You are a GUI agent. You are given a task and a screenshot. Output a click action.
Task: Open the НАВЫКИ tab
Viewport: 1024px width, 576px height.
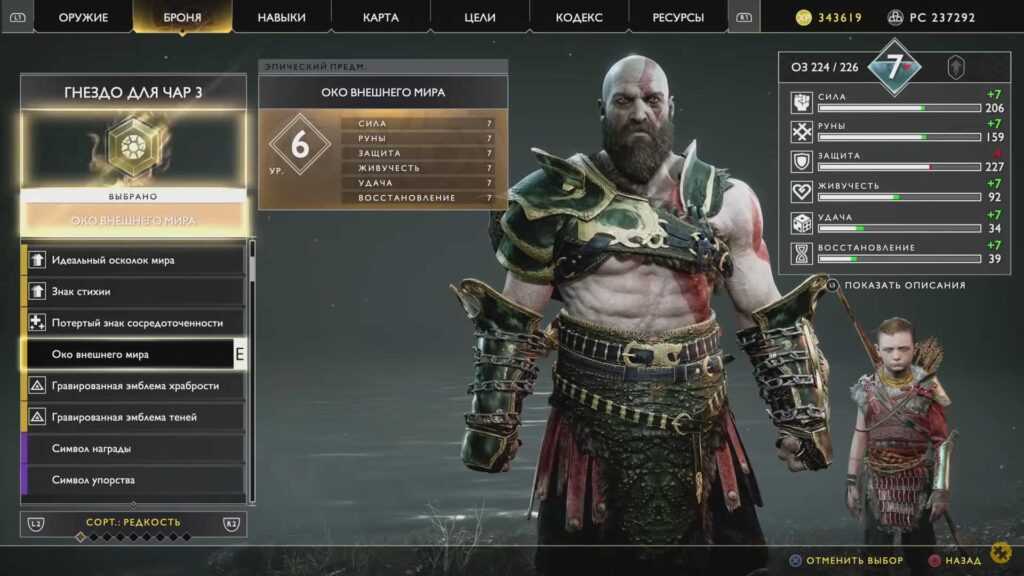[x=282, y=18]
